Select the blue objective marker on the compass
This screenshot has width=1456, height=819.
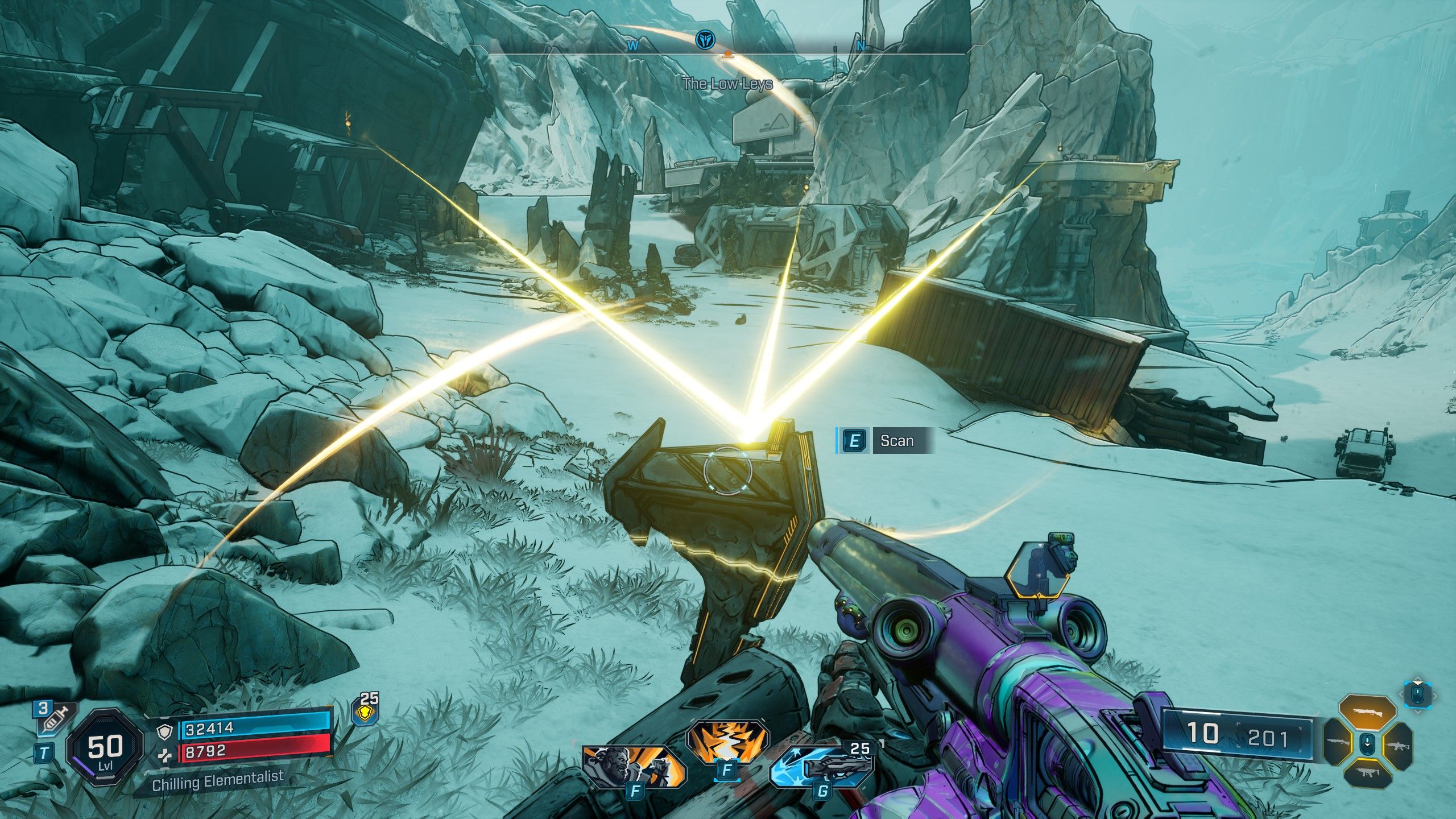tap(705, 40)
